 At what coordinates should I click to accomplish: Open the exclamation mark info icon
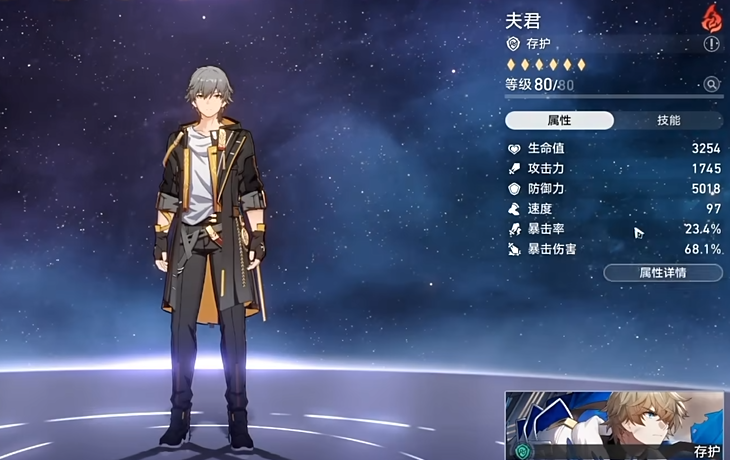[712, 44]
